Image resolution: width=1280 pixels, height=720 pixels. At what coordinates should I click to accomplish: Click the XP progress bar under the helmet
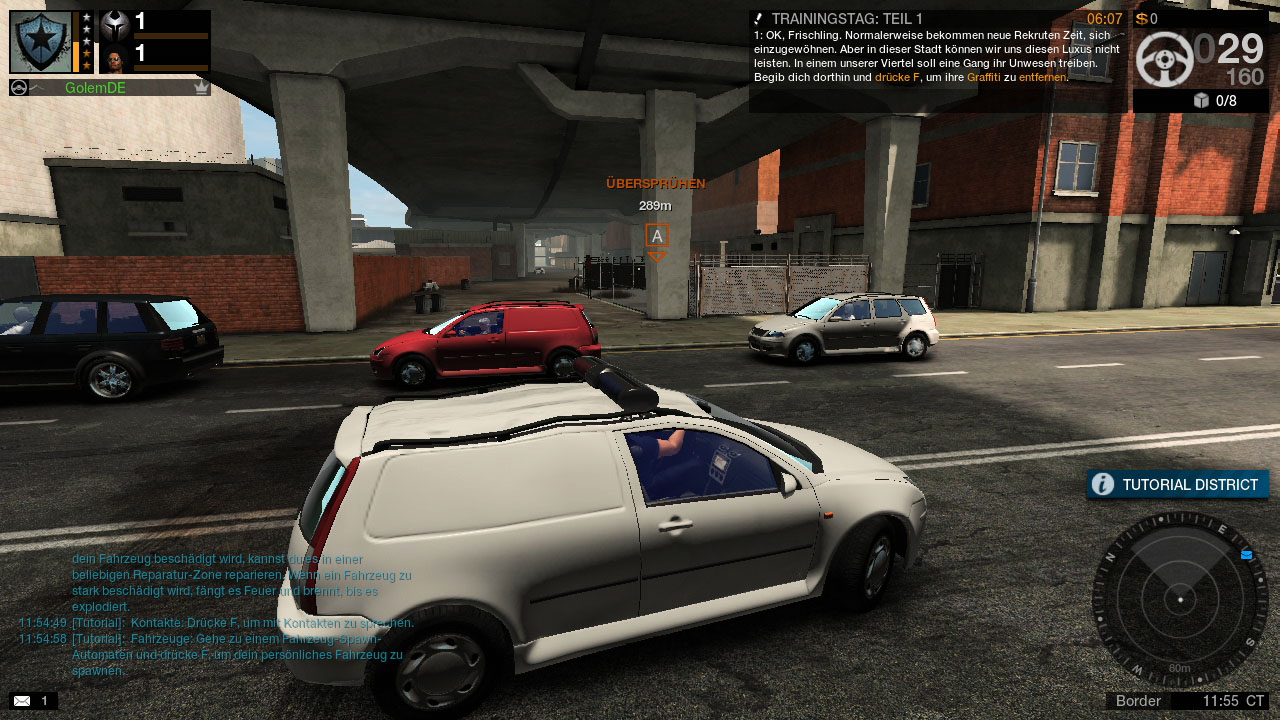[x=170, y=35]
